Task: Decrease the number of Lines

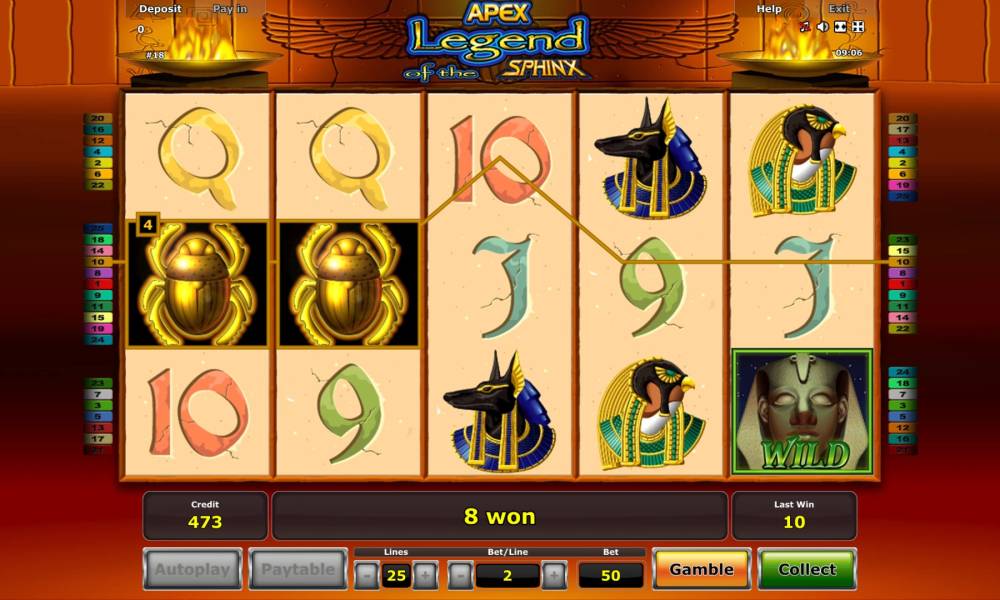Action: click(x=367, y=575)
